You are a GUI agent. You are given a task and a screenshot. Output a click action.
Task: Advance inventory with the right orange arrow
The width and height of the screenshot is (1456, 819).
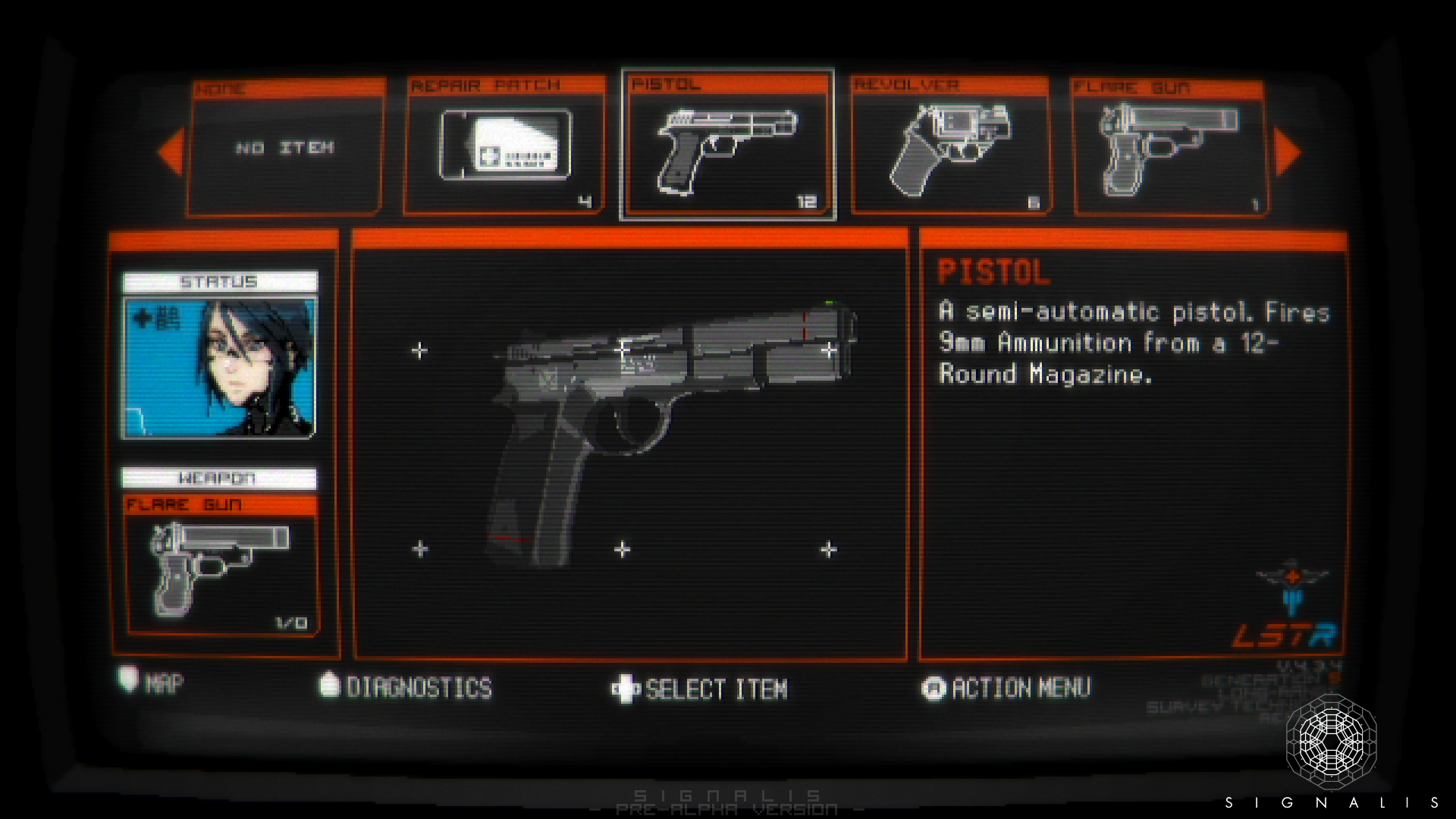coord(1288,152)
